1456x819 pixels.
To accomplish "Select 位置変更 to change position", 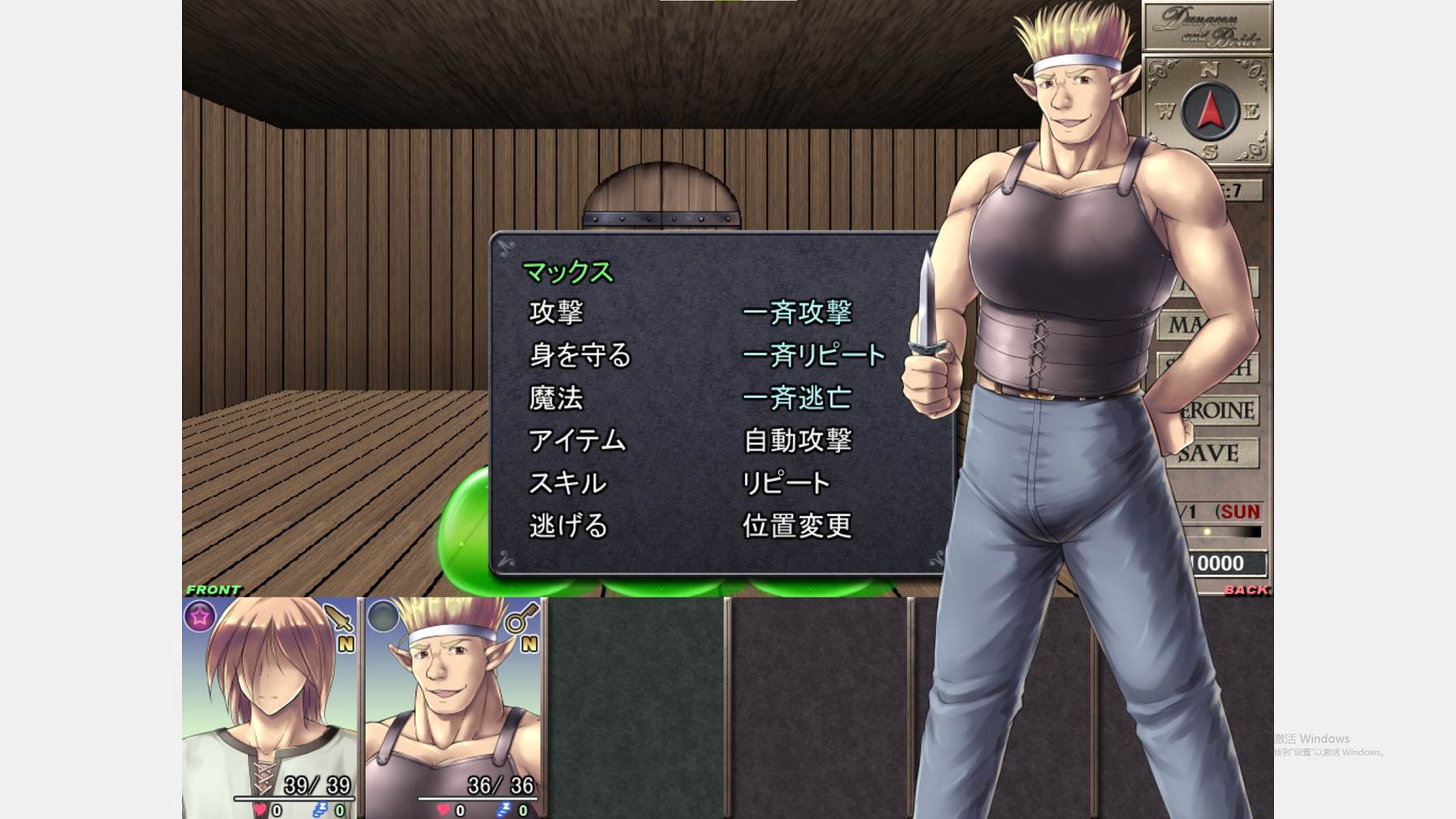I will (x=797, y=526).
